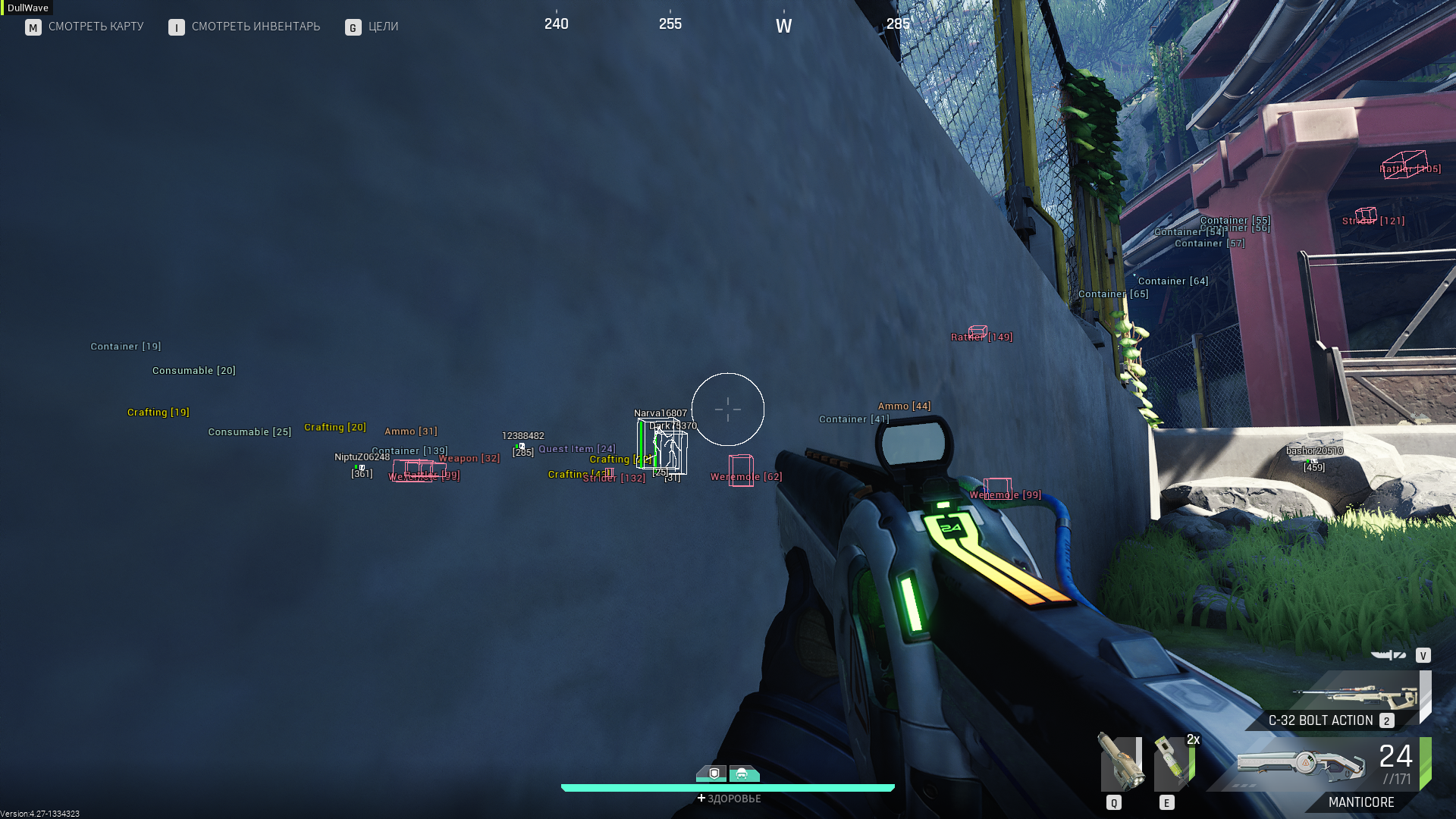Open the map via СМОТРЕТЬ КАРТУ
1456x819 pixels.
[96, 27]
